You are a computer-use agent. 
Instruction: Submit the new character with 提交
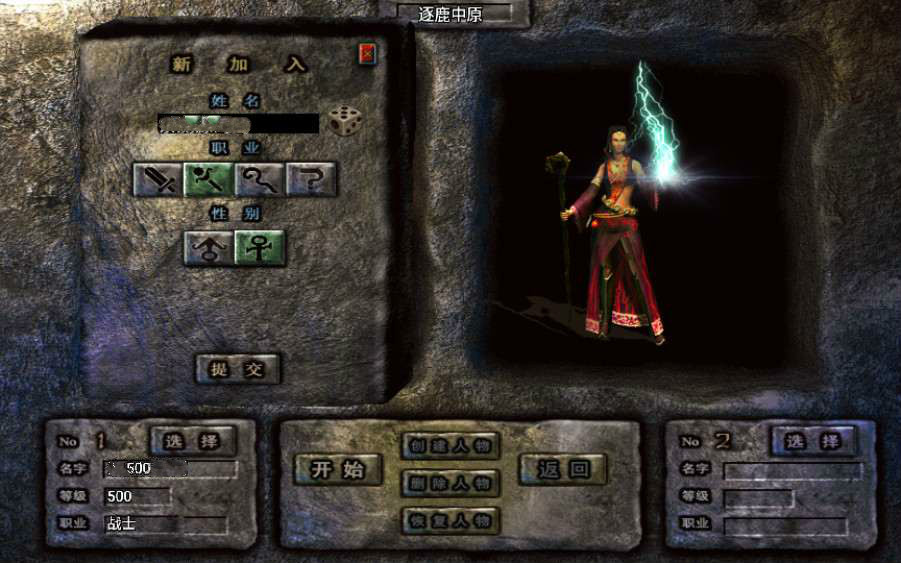237,369
